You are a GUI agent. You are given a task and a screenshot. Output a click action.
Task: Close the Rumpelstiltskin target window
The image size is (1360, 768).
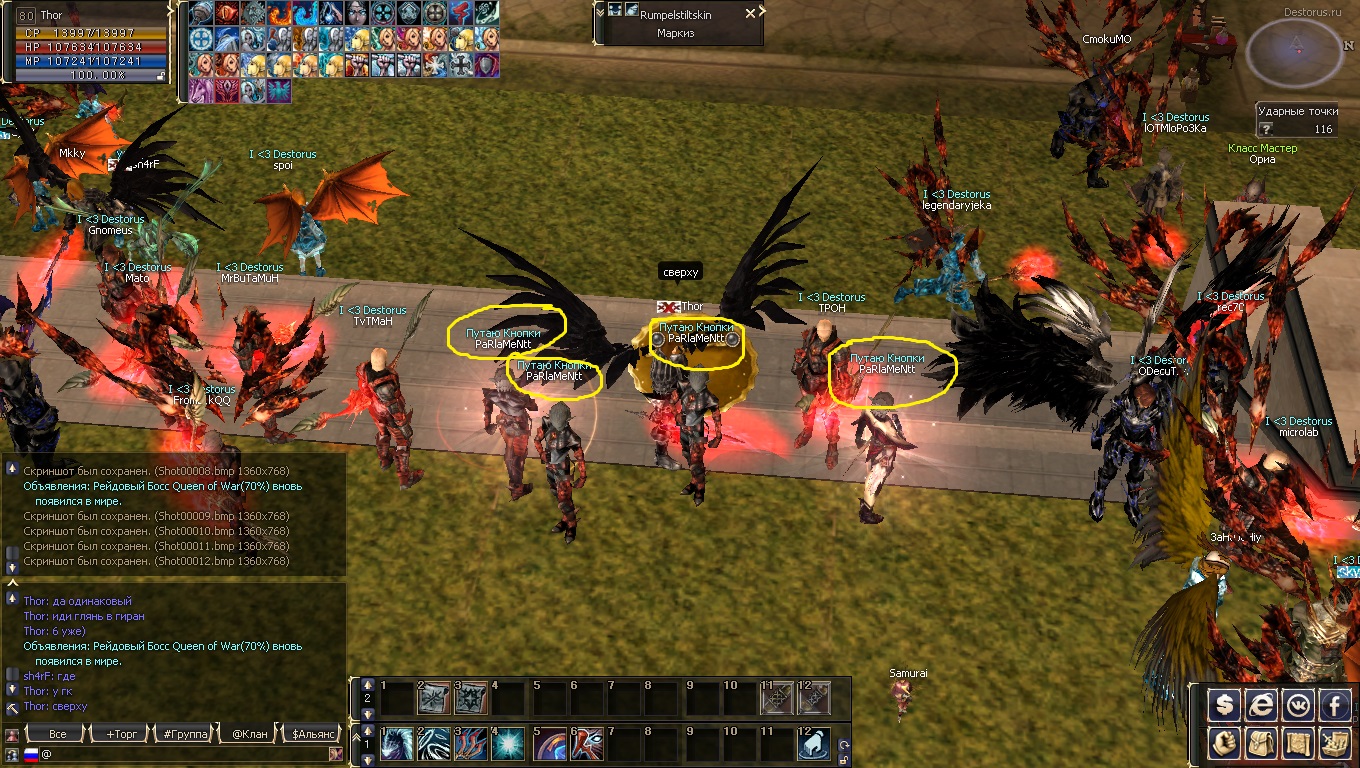[750, 14]
